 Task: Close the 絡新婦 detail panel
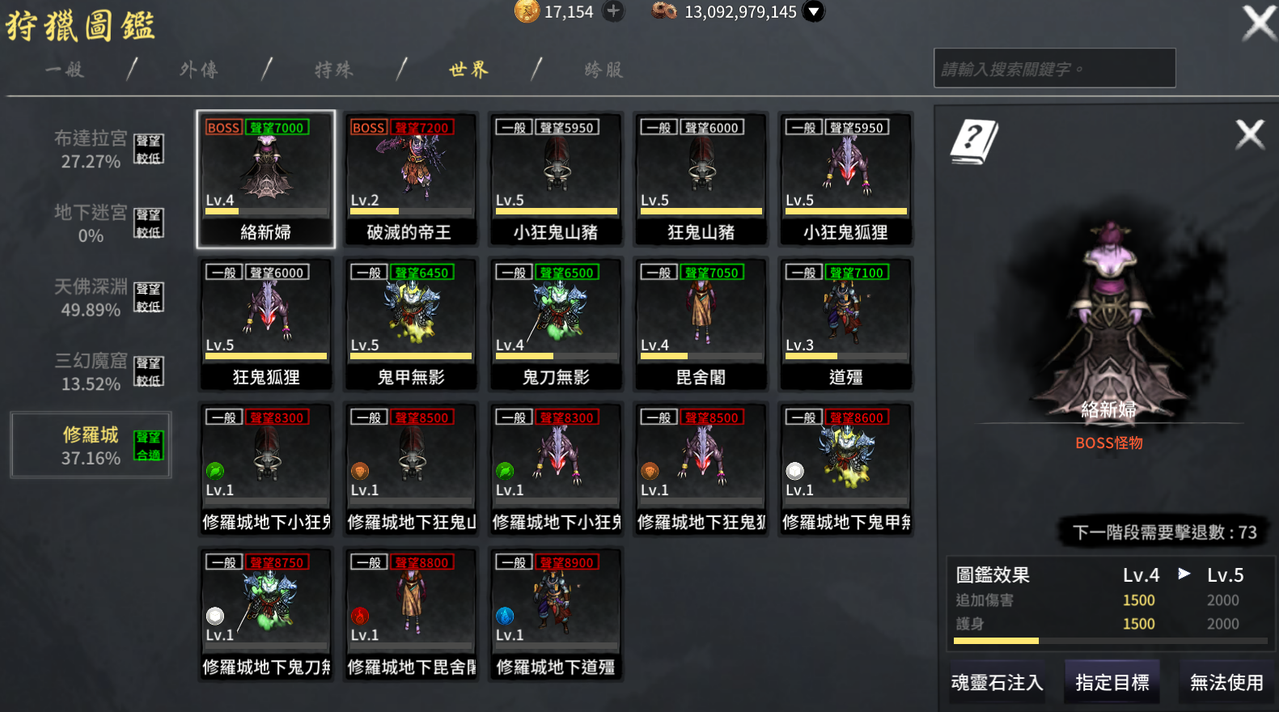1250,134
